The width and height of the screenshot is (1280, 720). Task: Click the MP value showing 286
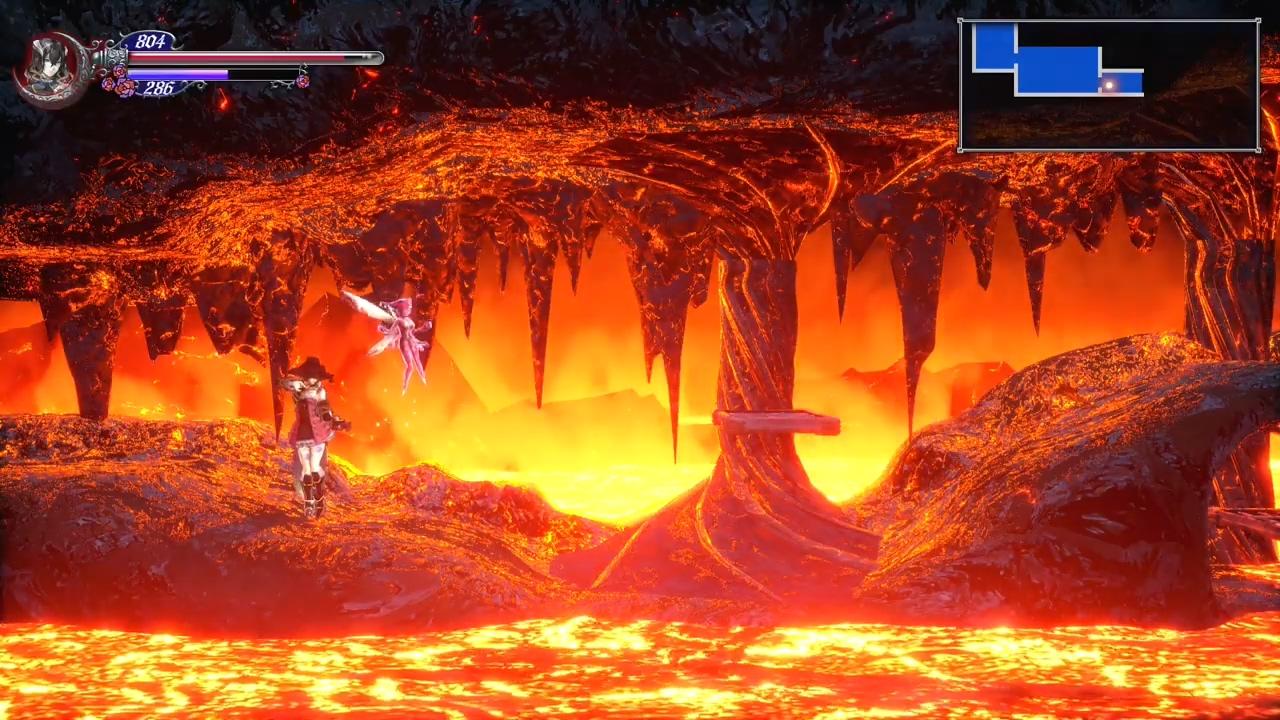[159, 90]
